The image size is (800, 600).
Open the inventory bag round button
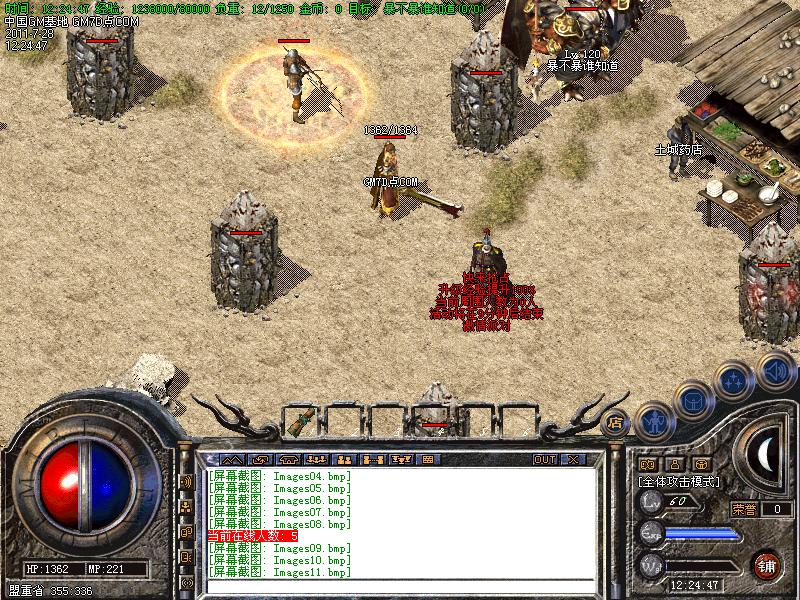tap(693, 401)
